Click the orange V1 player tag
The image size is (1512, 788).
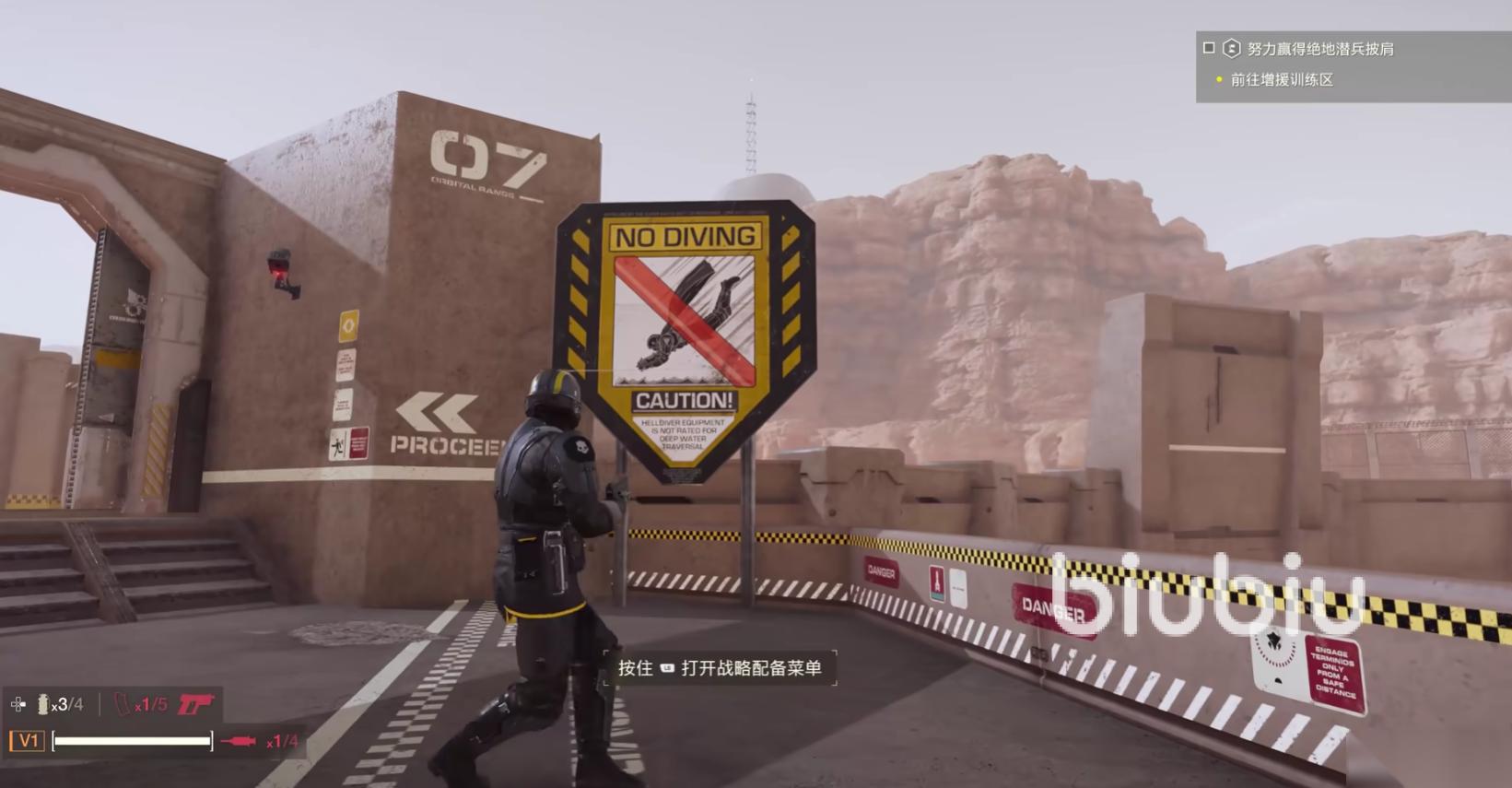tap(28, 741)
